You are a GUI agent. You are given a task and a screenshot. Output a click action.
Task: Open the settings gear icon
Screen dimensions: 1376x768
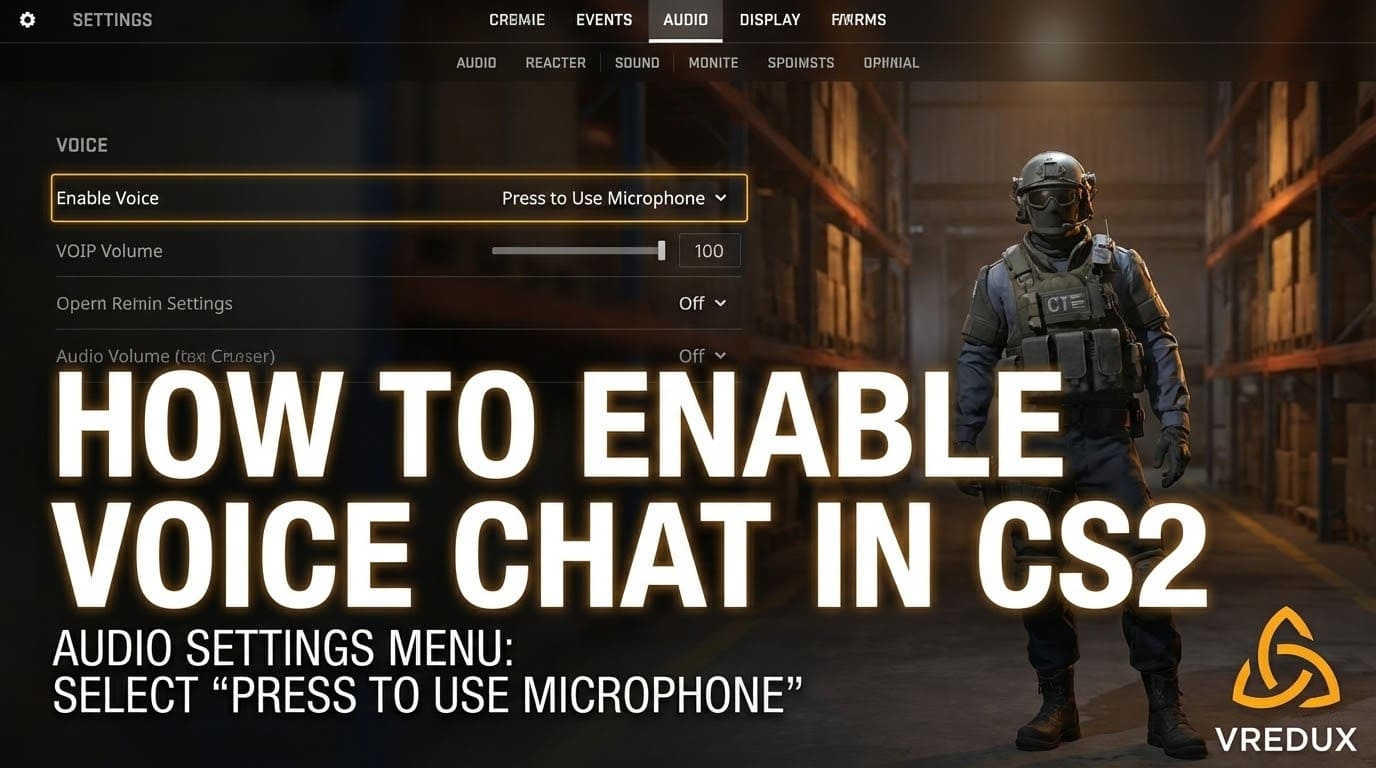[26, 19]
